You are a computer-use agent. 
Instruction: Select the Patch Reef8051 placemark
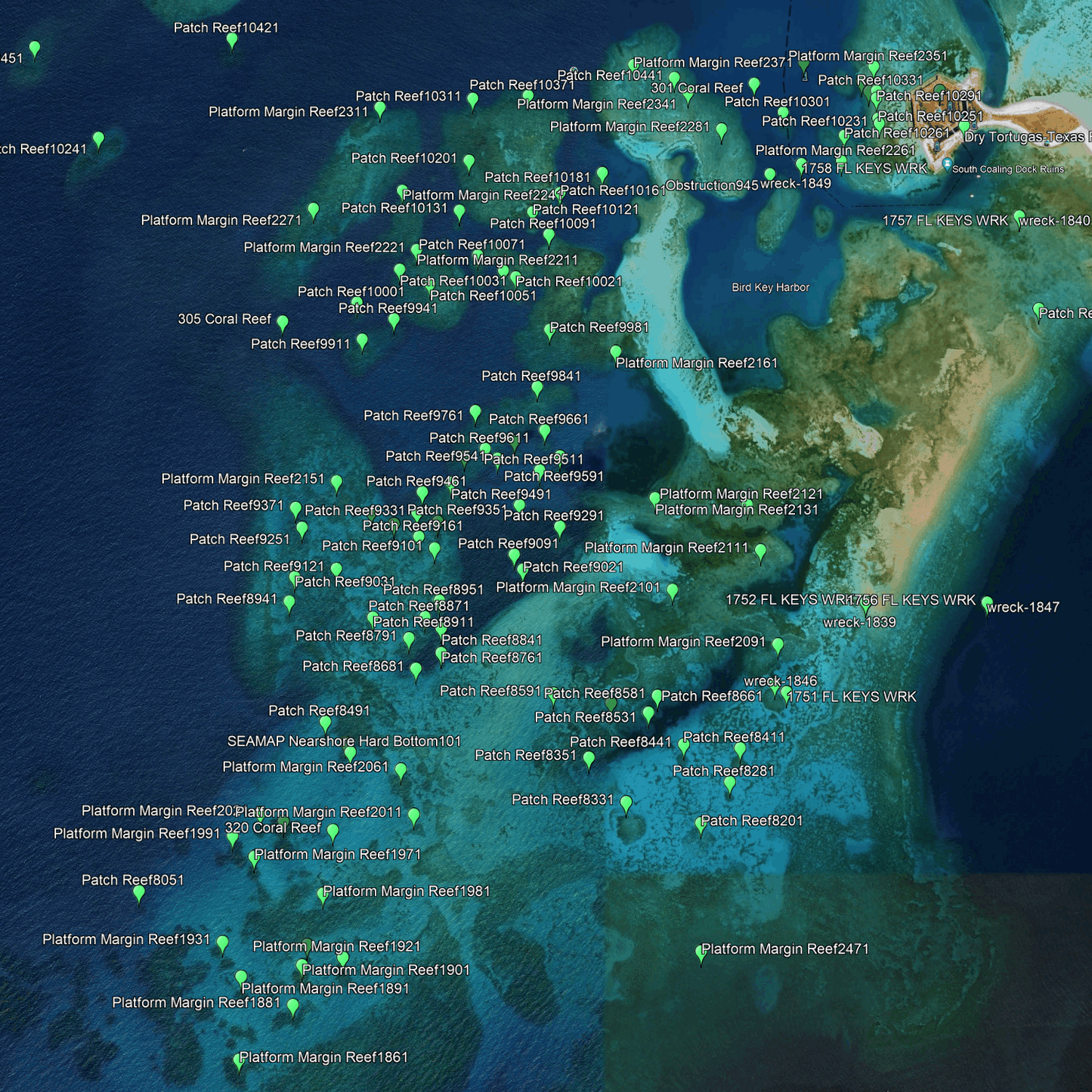pyautogui.click(x=138, y=894)
